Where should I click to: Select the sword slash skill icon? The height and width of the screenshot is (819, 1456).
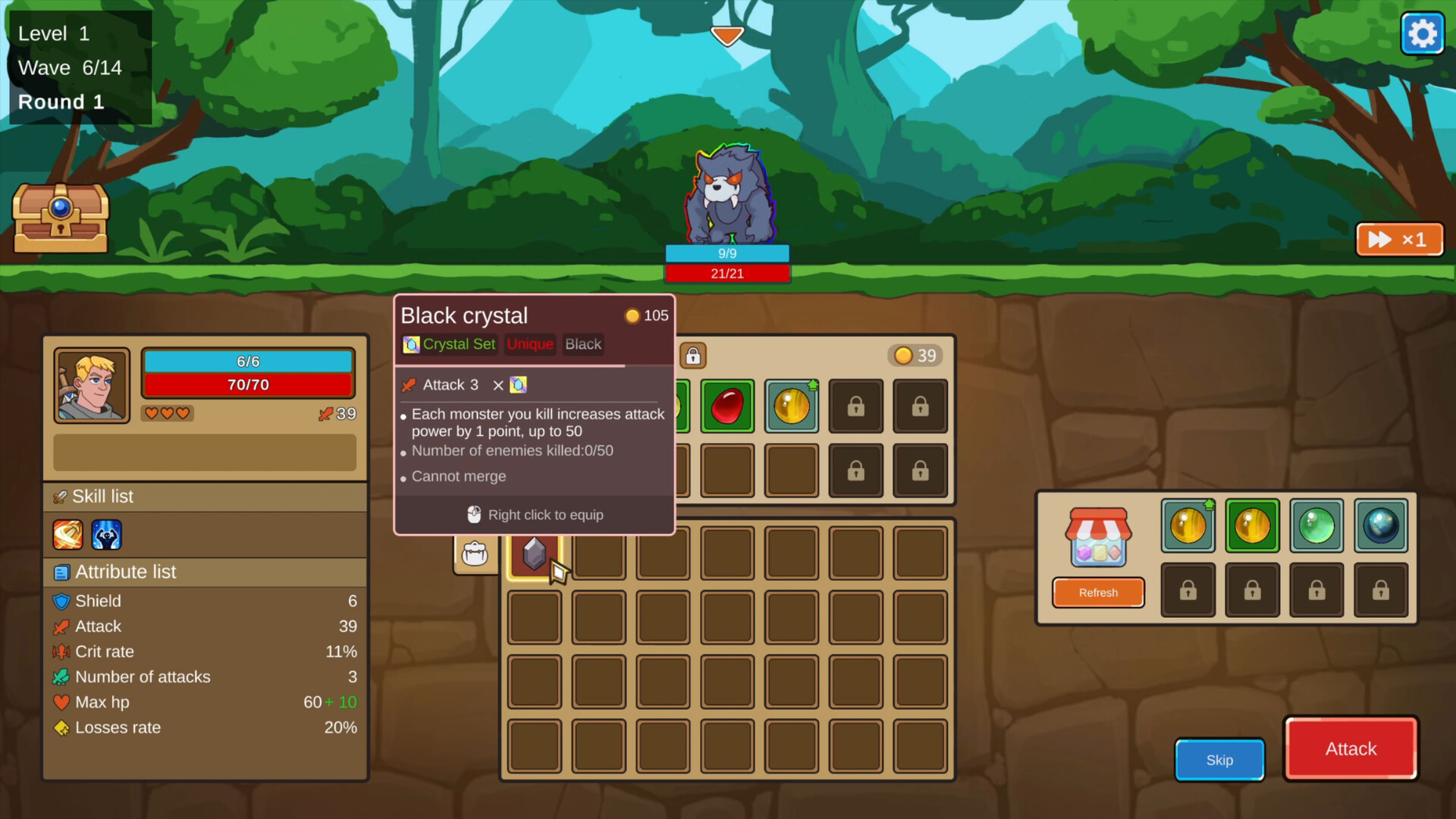[67, 535]
